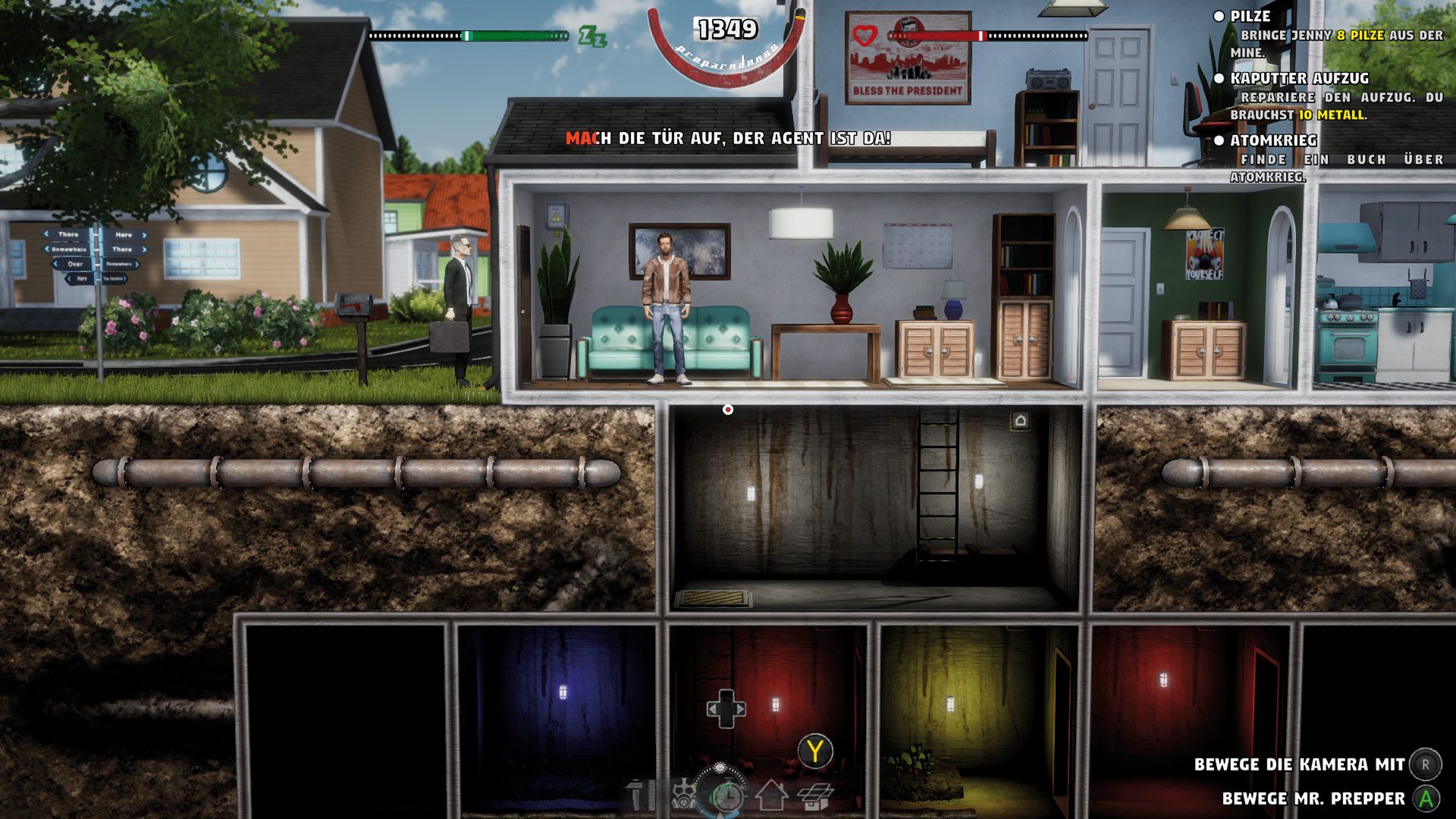
Task: Open the storage box icon
Action: tap(815, 797)
